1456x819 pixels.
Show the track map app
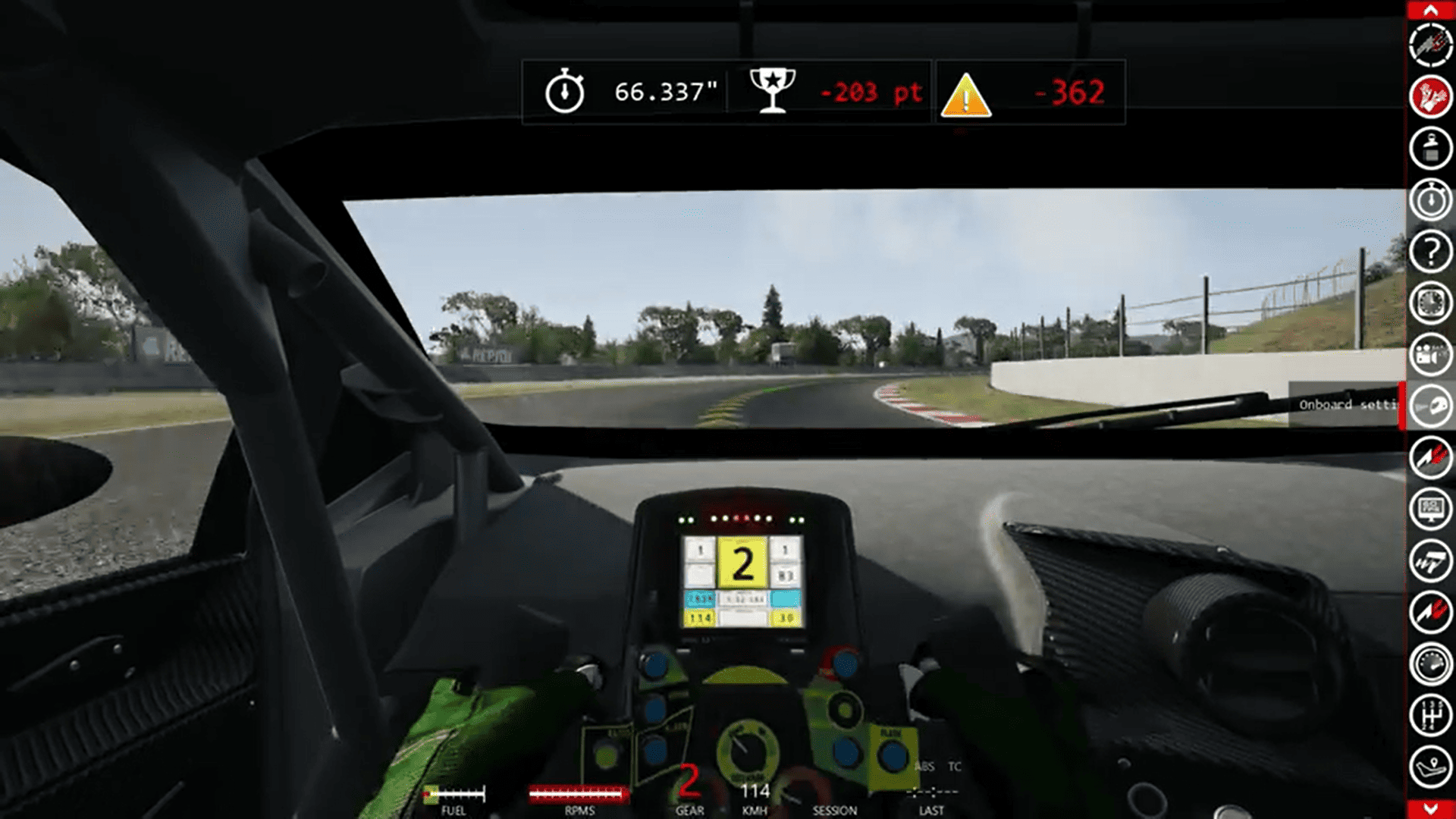[1430, 767]
